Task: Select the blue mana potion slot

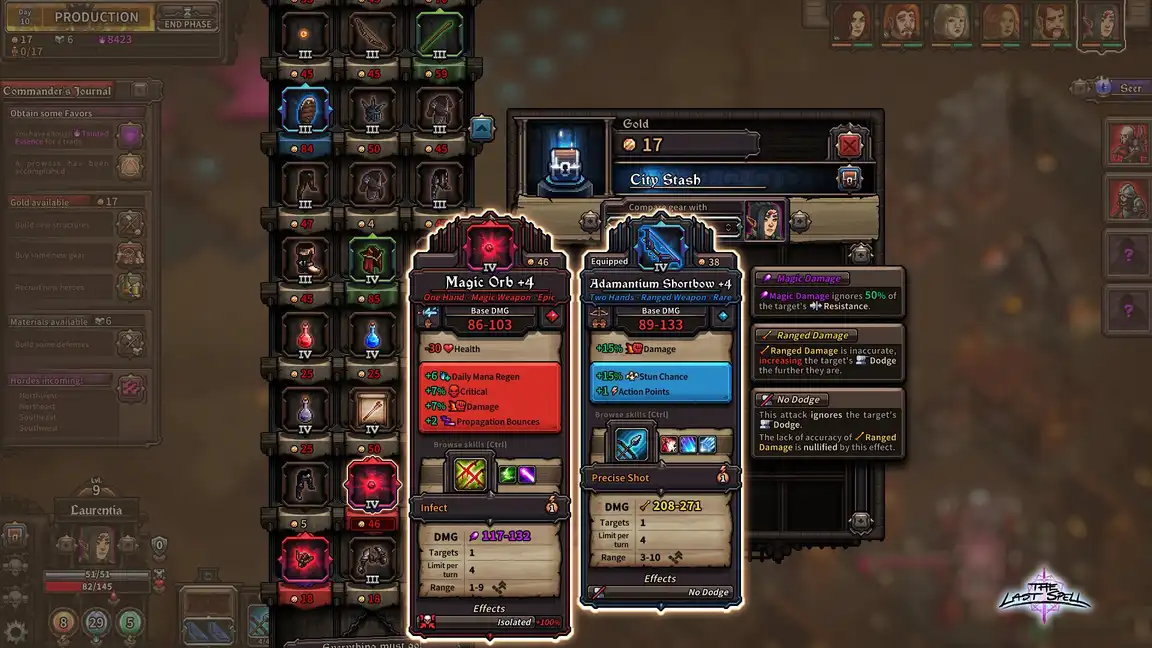Action: 372,337
